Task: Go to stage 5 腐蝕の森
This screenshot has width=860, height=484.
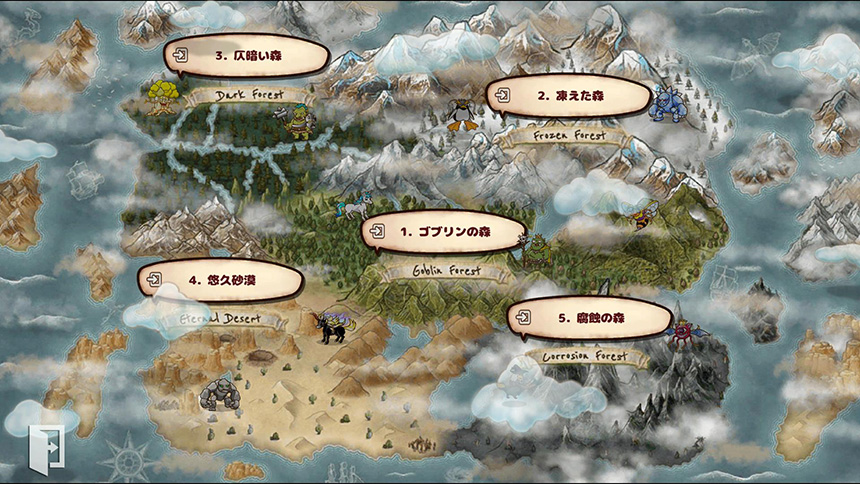Action: pyautogui.click(x=590, y=319)
